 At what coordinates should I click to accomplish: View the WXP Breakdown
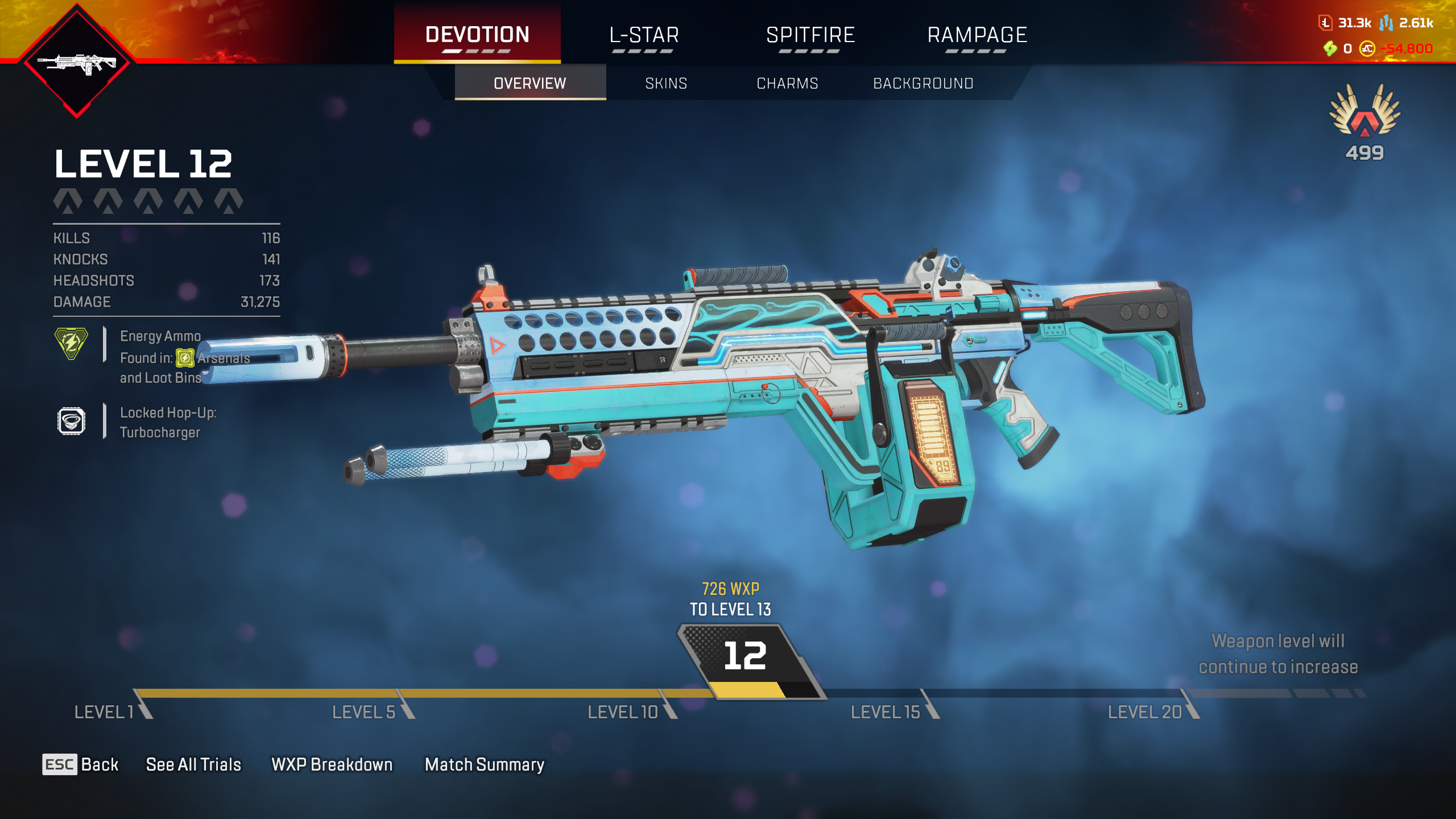click(332, 764)
